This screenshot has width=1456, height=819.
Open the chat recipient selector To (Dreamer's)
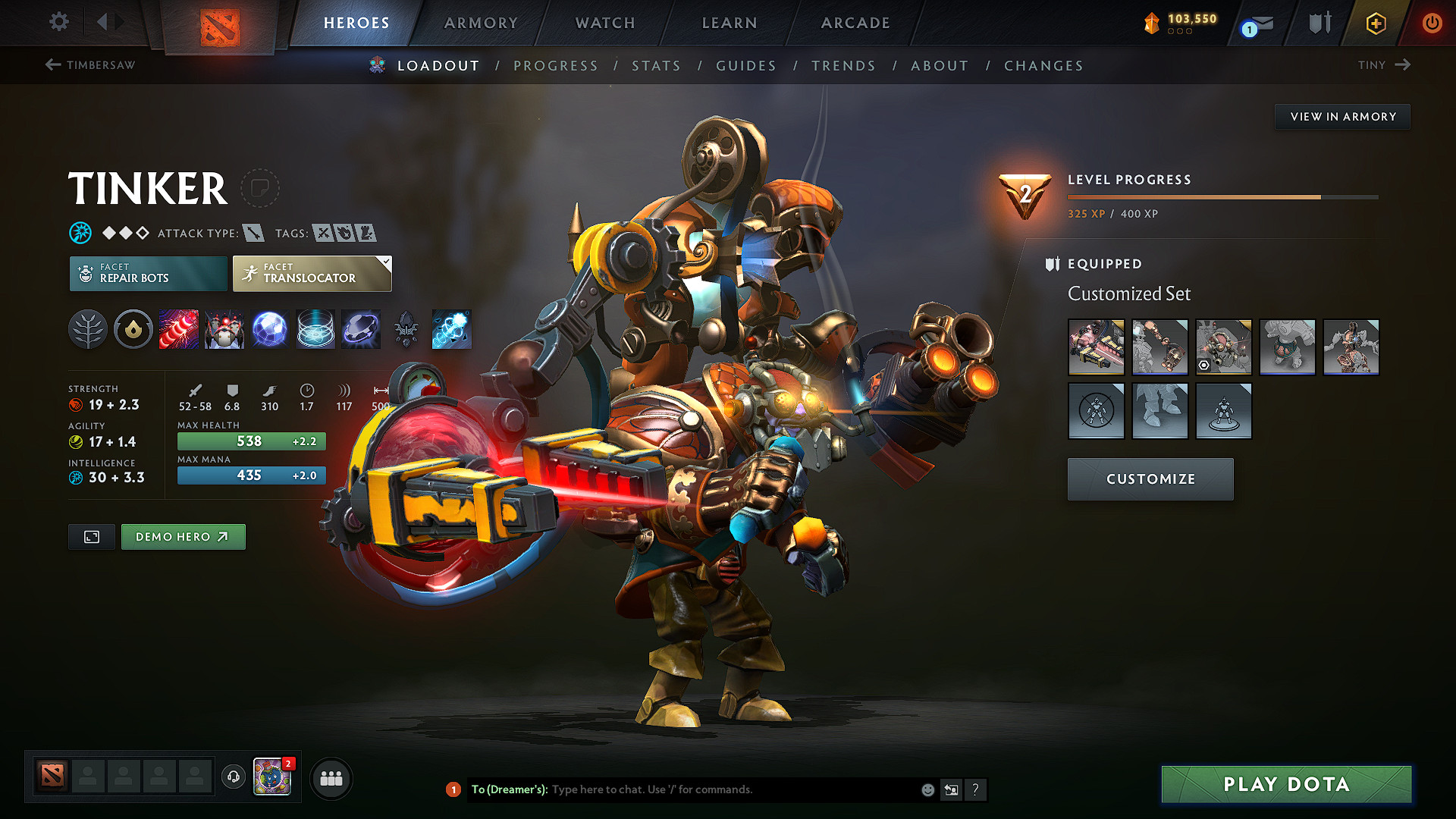510,789
